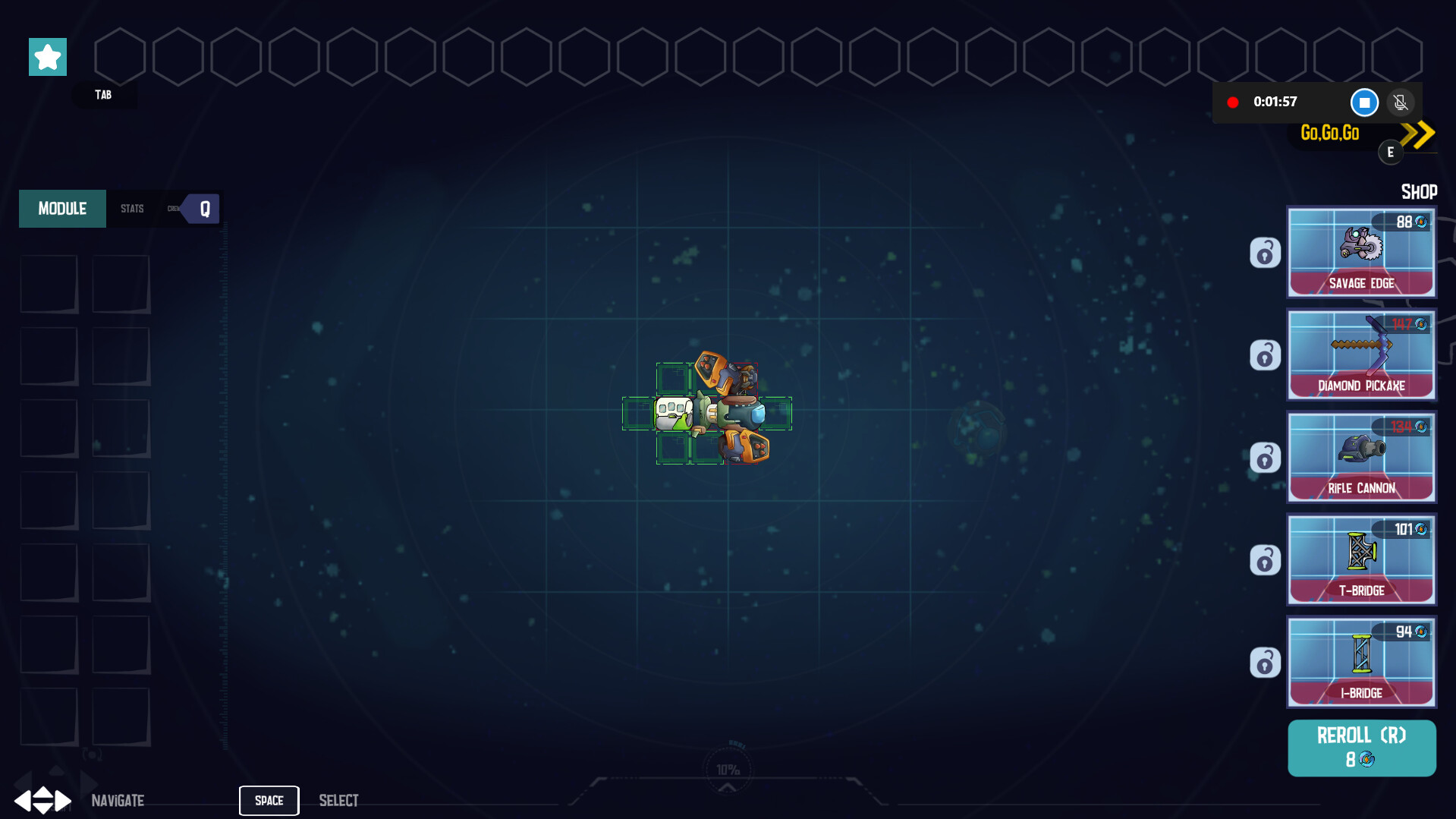Lock the Savage Edge shop offer
The width and height of the screenshot is (1456, 819).
point(1264,253)
